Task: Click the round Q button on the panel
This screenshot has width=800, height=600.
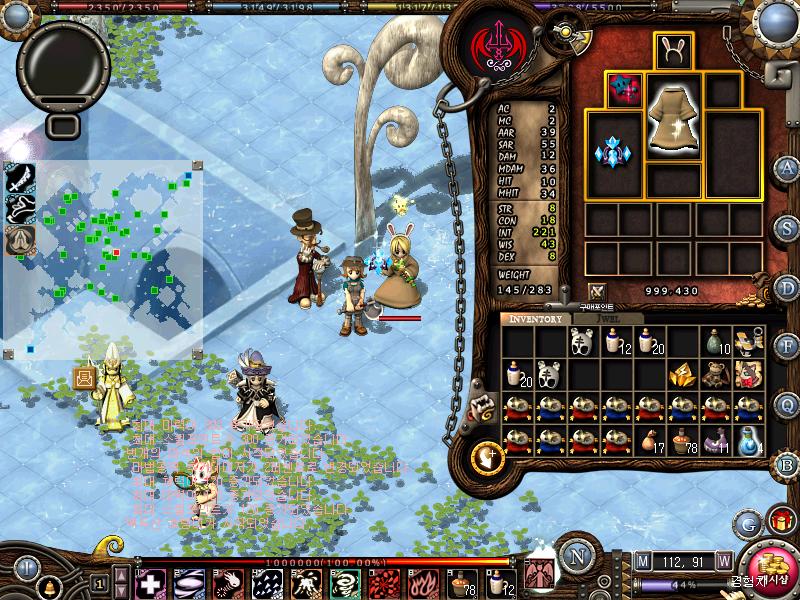Action: point(787,405)
